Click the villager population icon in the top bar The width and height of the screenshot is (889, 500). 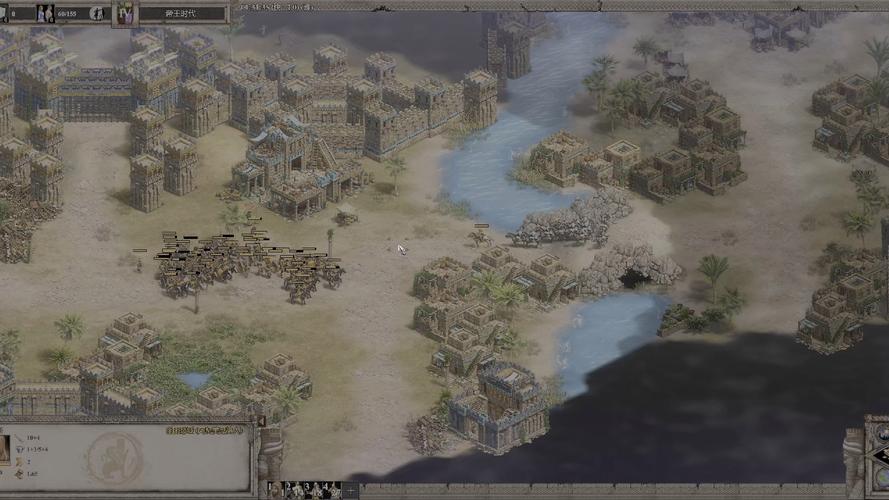coord(45,14)
